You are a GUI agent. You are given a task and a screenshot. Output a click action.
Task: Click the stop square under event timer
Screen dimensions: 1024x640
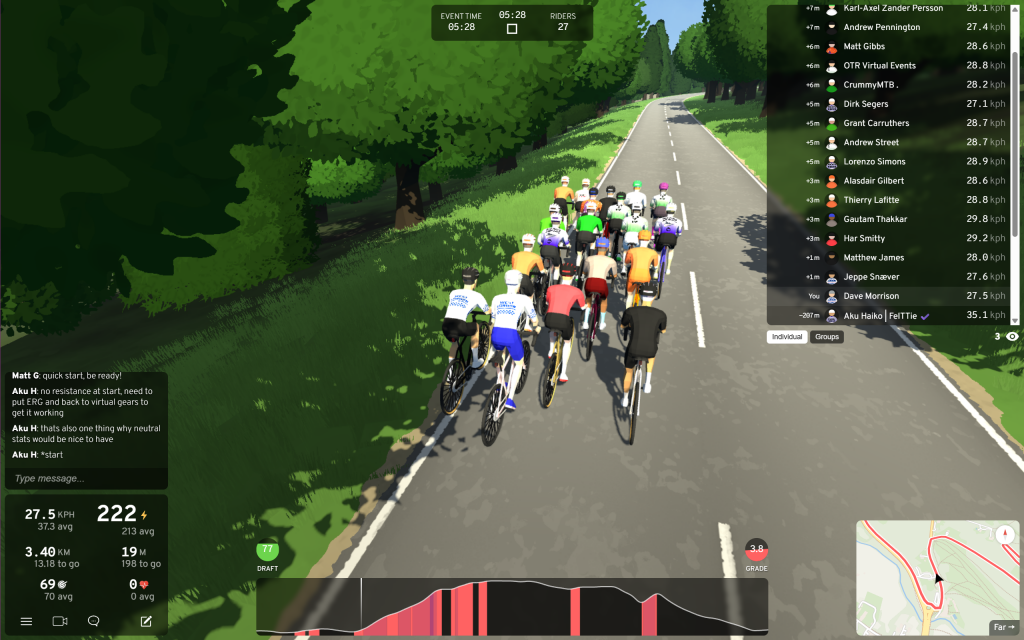point(512,29)
